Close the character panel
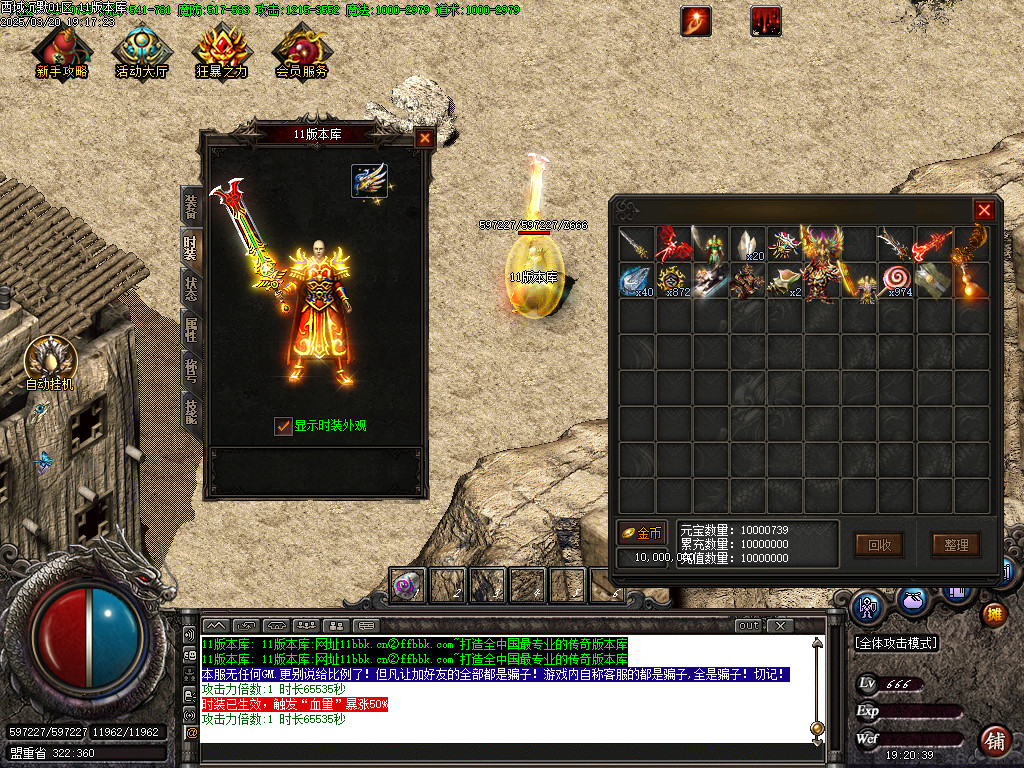This screenshot has width=1024, height=768. click(x=425, y=139)
